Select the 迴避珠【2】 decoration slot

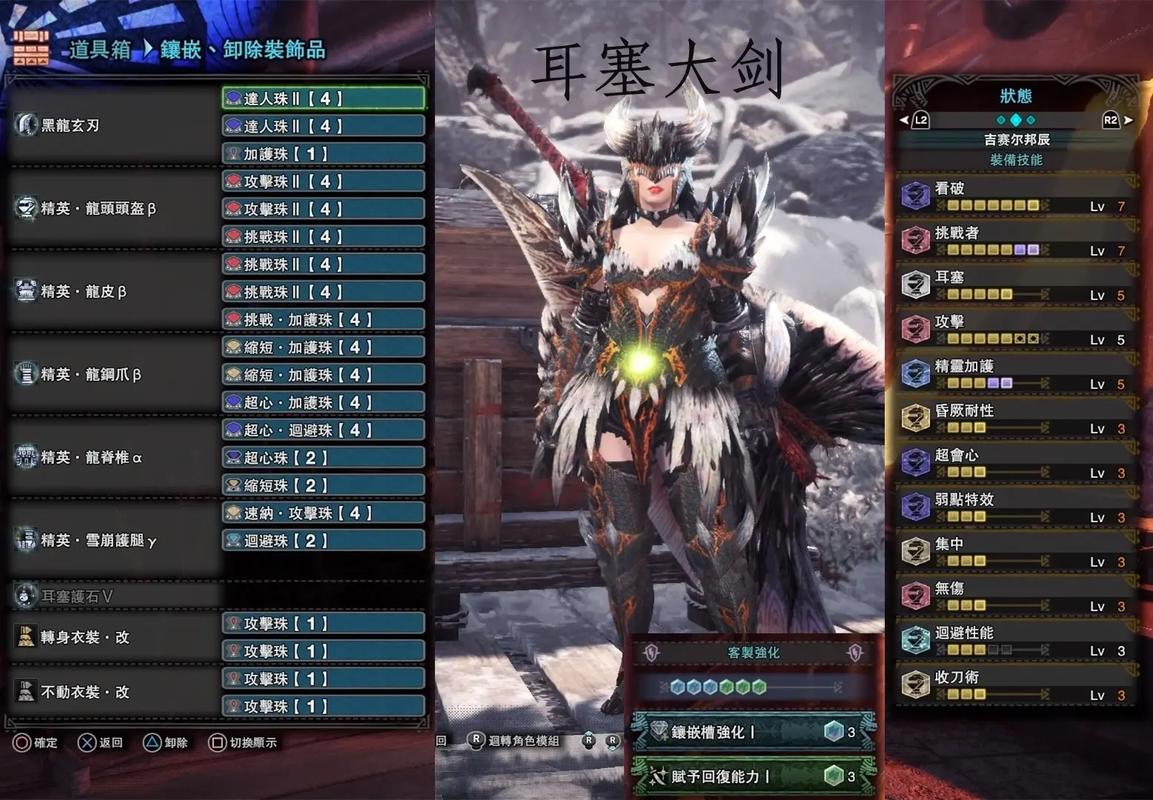tap(323, 540)
